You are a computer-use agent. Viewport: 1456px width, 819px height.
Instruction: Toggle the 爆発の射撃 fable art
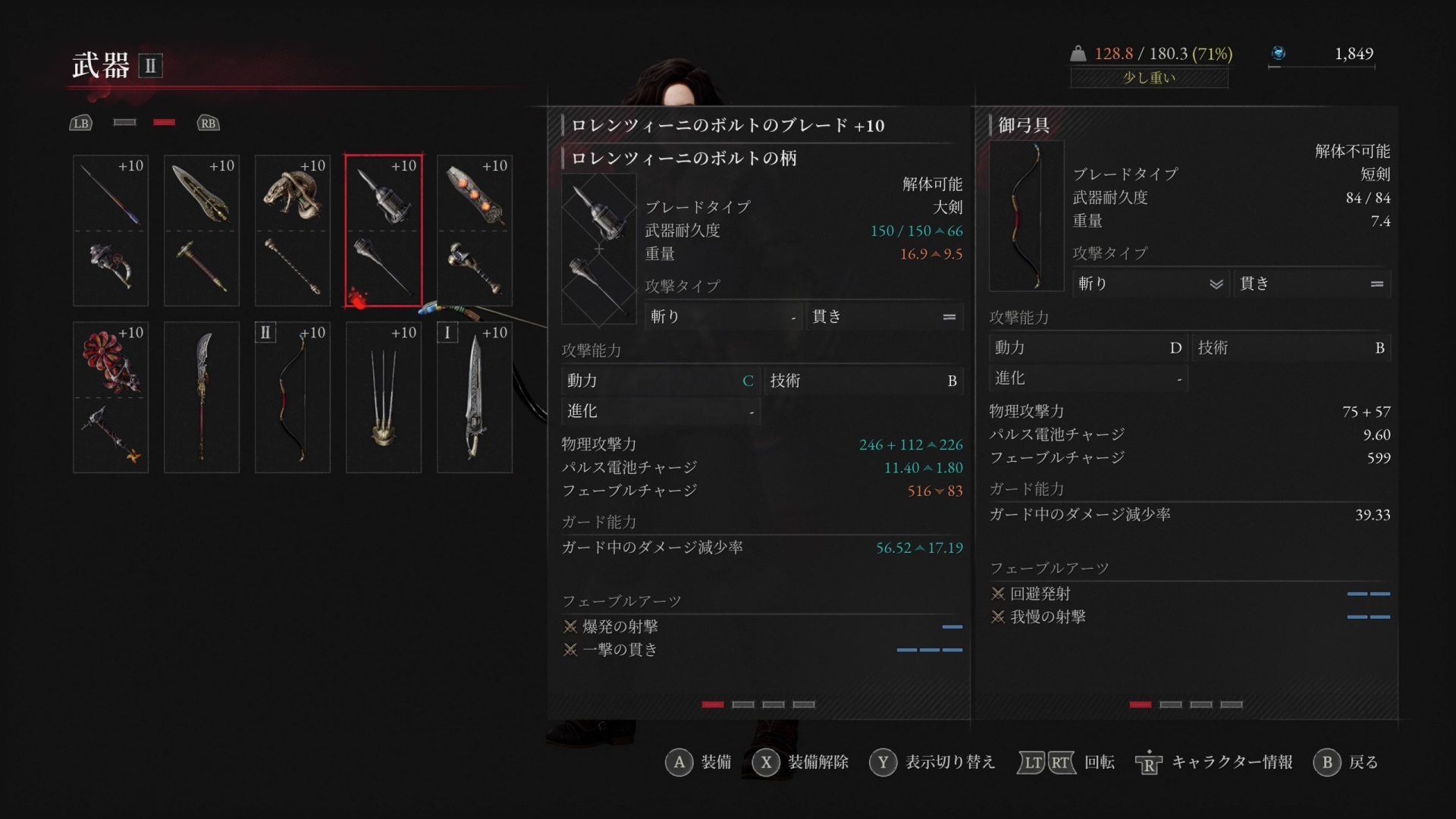point(620,626)
